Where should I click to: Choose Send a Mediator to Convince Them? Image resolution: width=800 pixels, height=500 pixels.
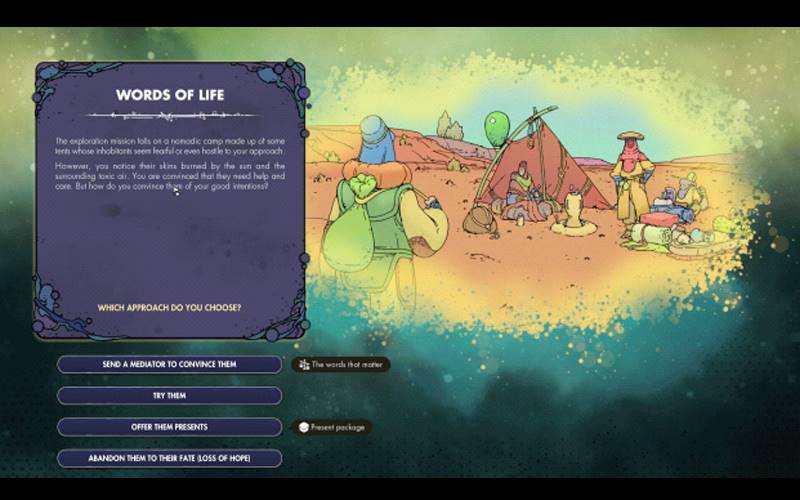point(169,364)
